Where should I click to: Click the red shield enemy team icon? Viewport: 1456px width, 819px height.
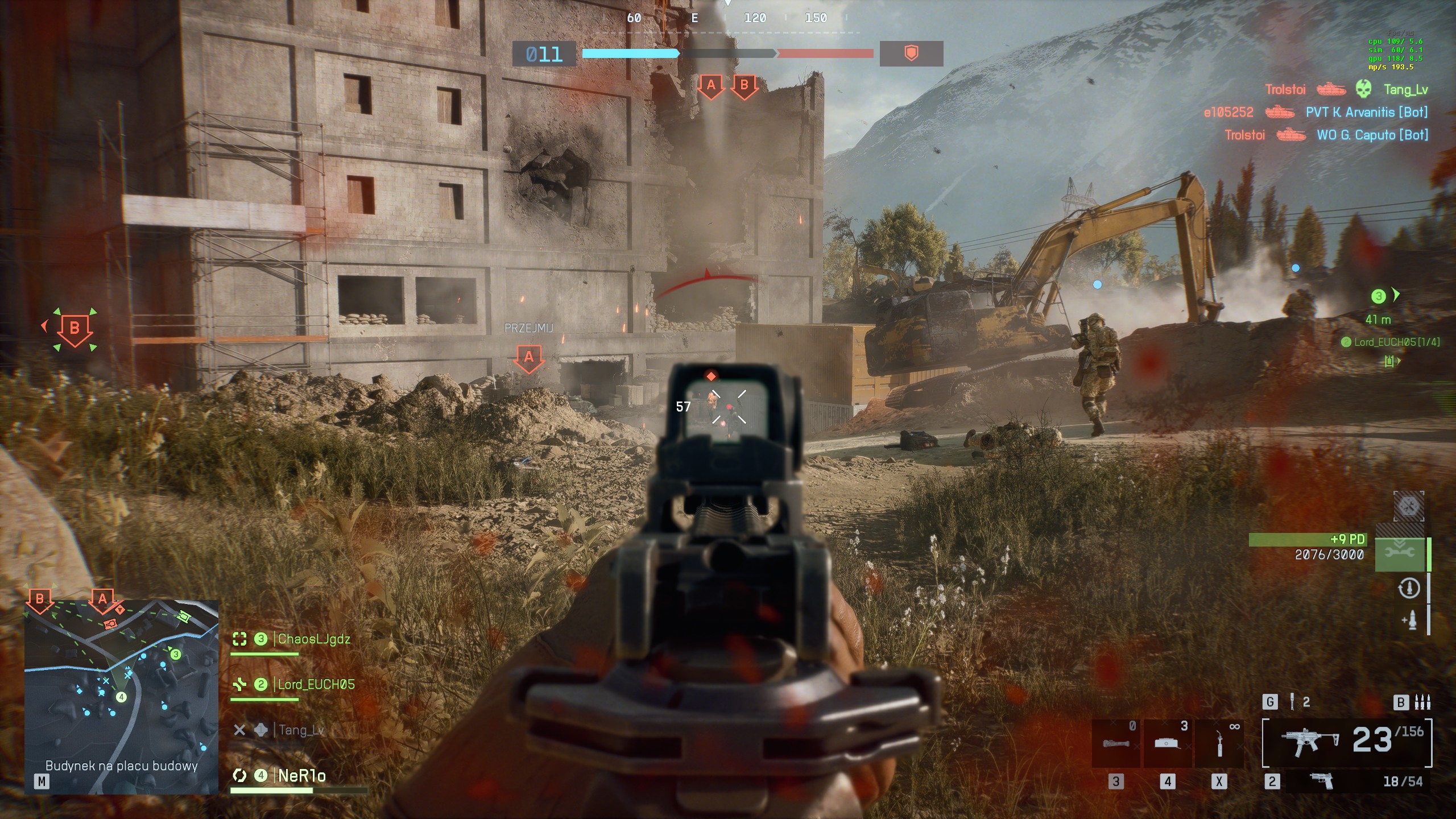911,54
